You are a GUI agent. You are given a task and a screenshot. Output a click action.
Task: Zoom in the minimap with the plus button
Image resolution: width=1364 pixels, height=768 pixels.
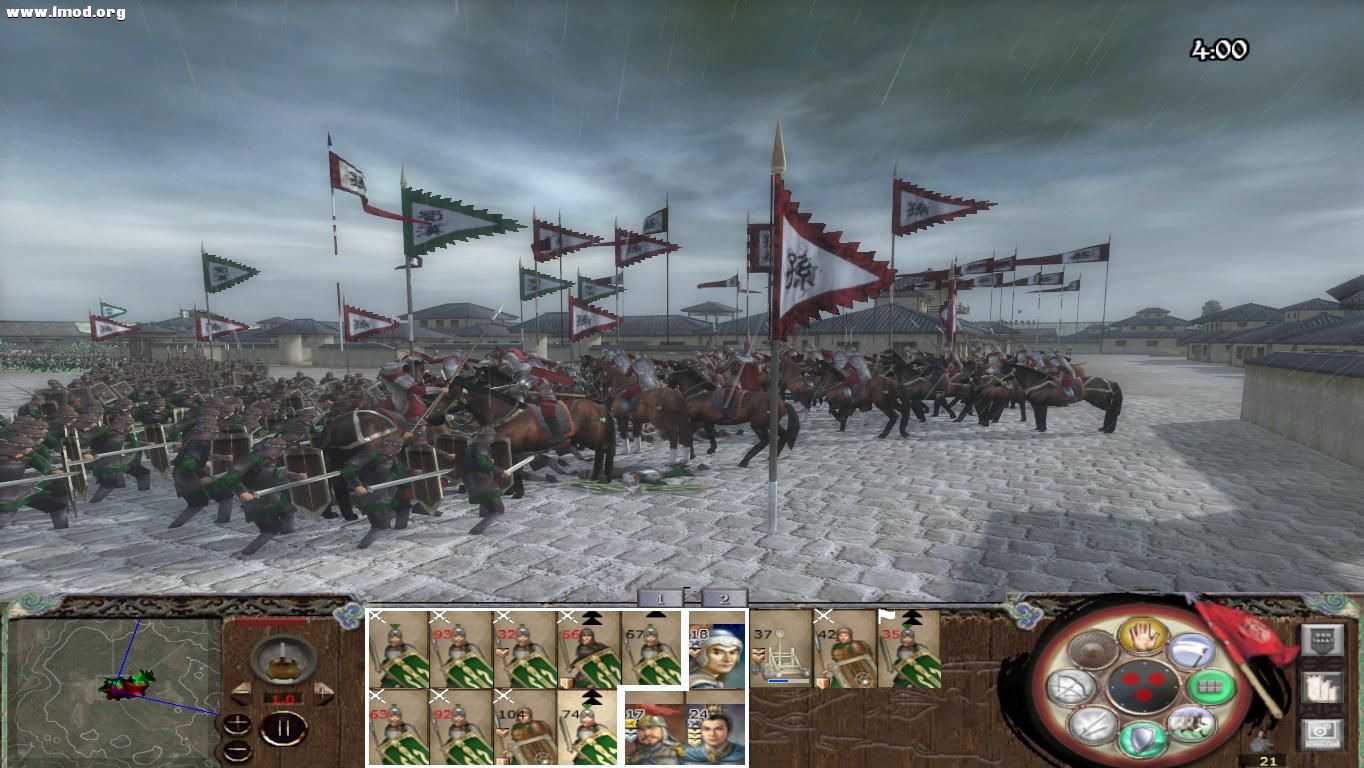tap(237, 721)
